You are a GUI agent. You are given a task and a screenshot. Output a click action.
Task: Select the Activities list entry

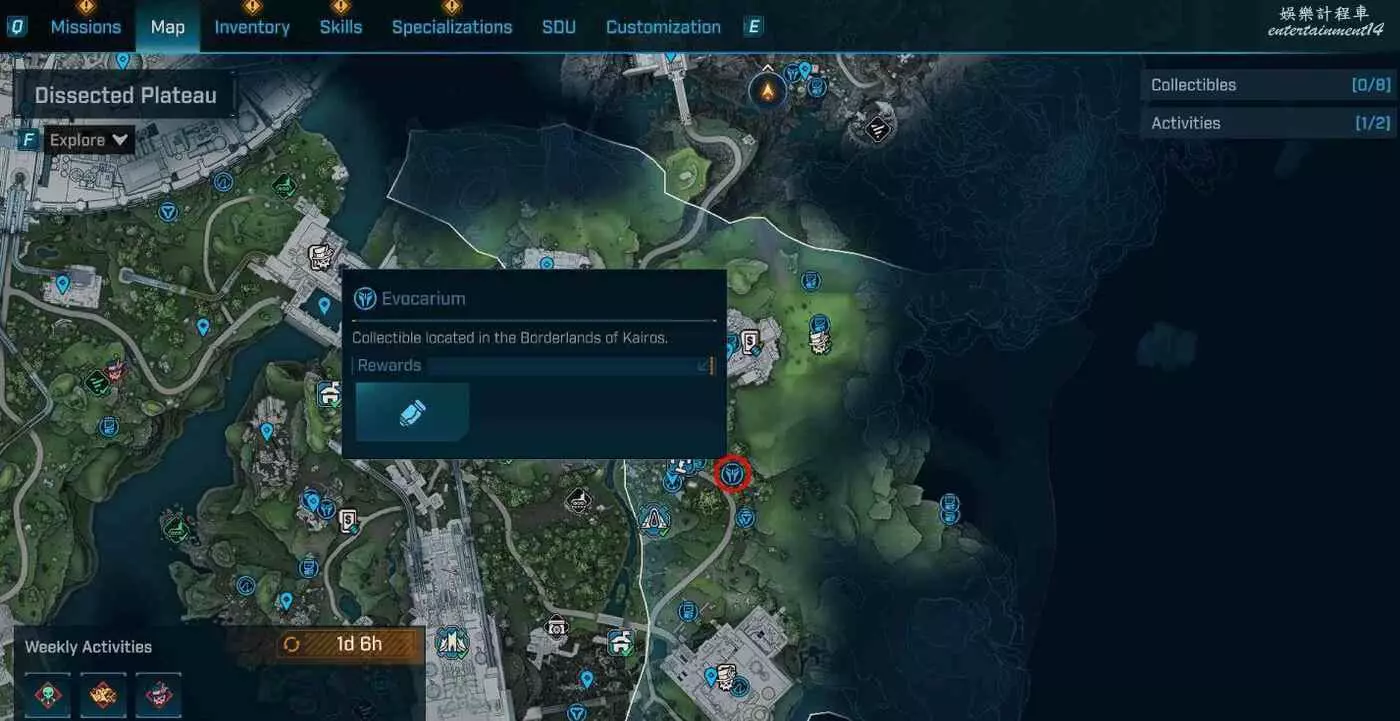pos(1270,123)
